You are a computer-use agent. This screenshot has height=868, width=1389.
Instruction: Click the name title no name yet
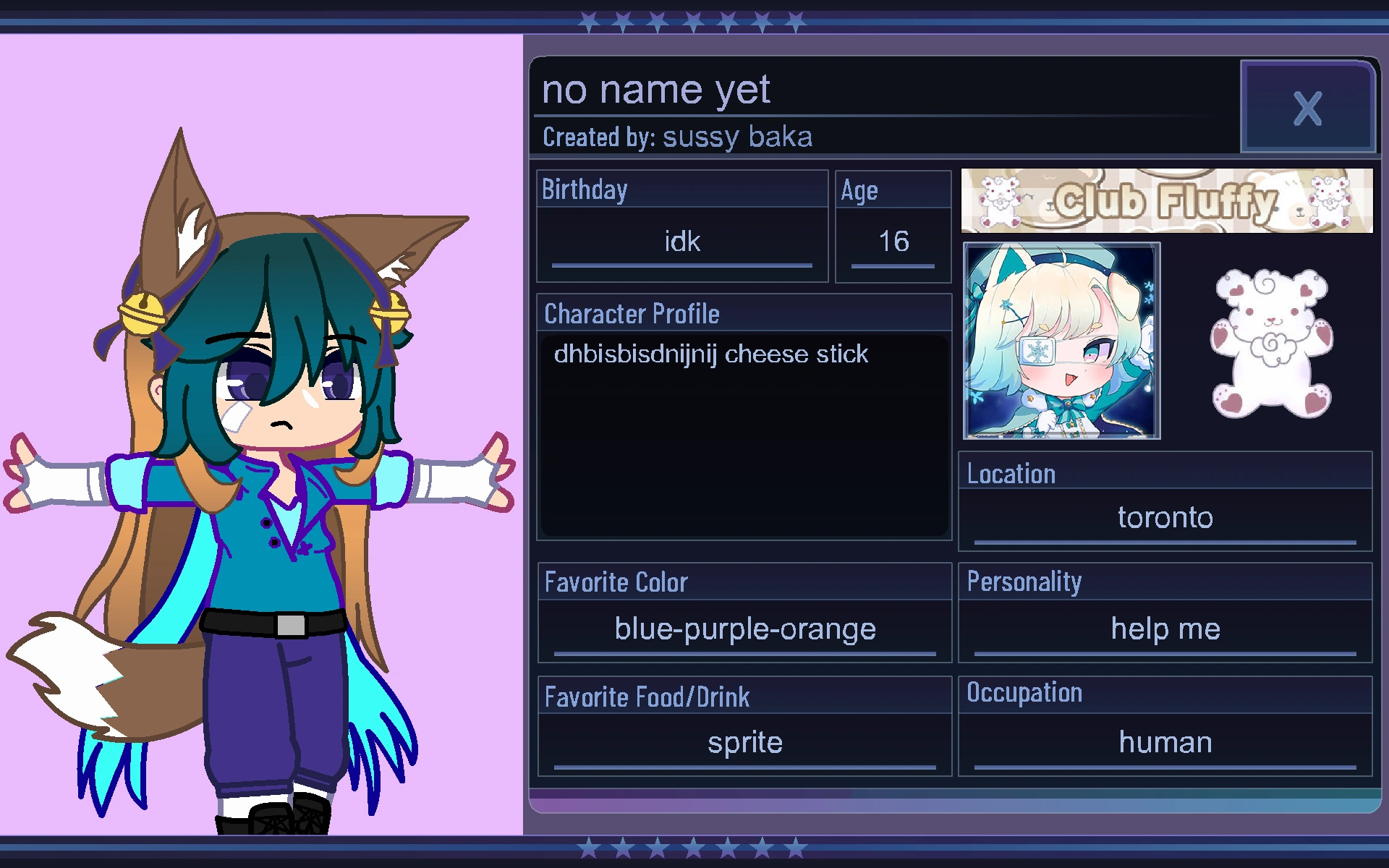click(657, 89)
